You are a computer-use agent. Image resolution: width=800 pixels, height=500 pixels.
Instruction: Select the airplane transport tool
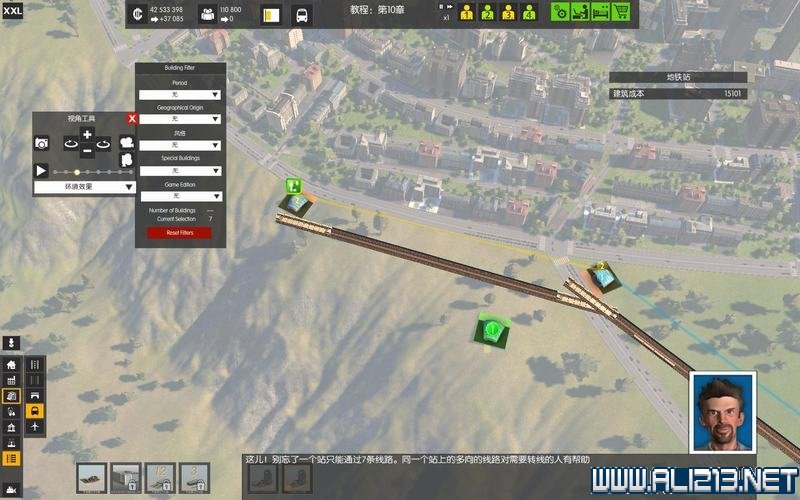[35, 427]
